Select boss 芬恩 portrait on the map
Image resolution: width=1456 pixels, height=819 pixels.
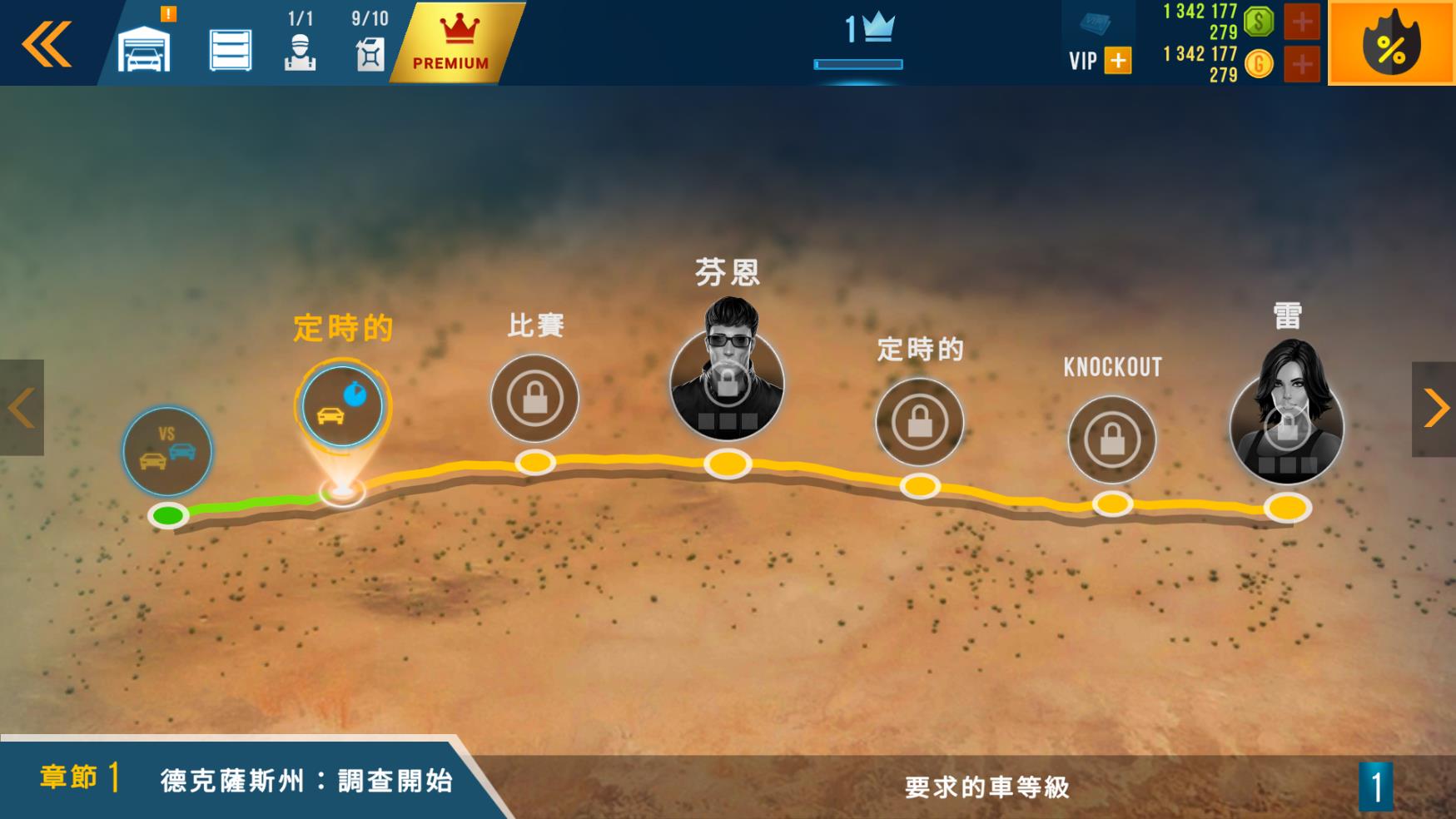727,383
